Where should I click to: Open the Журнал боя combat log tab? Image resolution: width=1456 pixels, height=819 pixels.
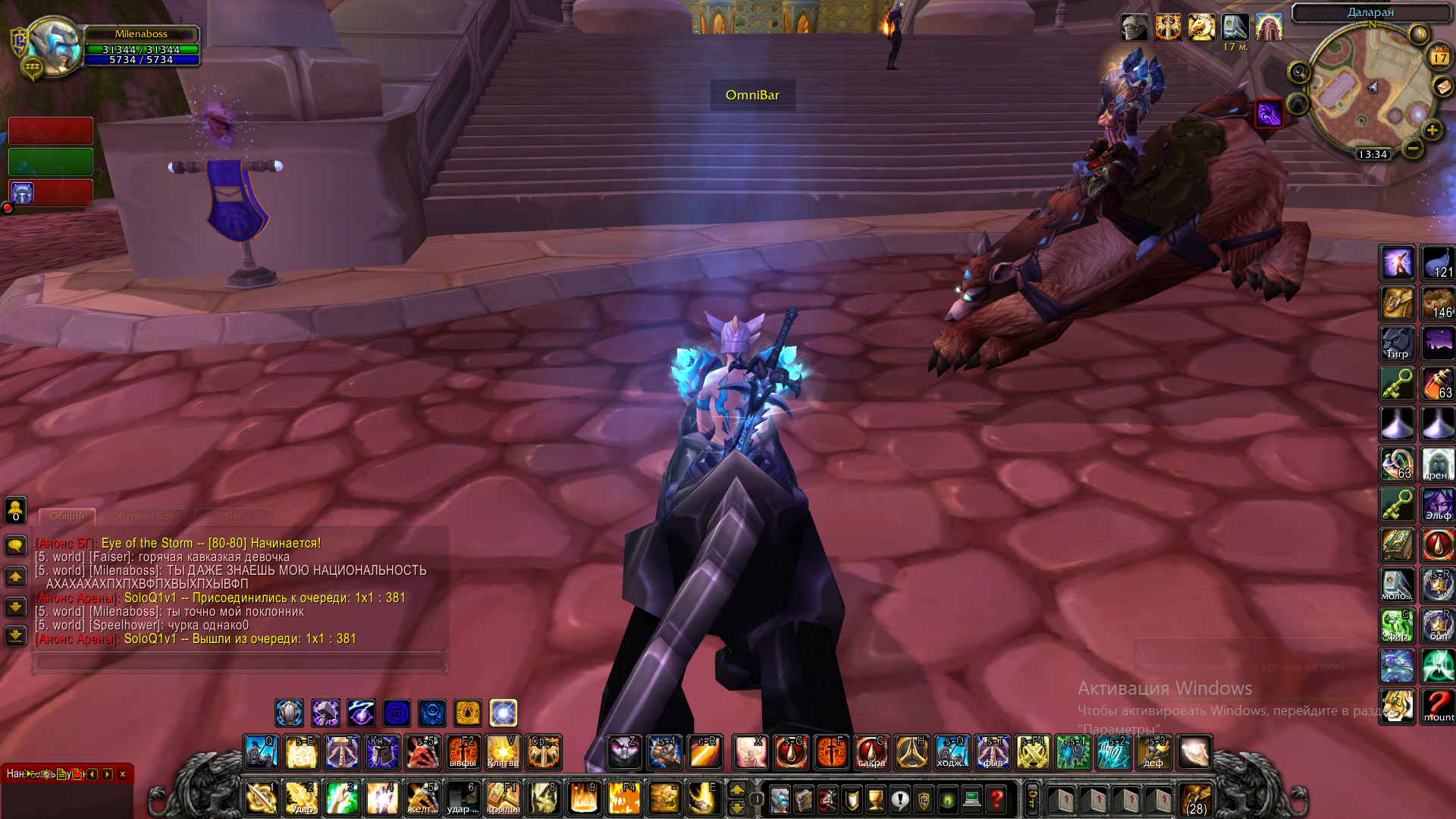click(x=145, y=516)
